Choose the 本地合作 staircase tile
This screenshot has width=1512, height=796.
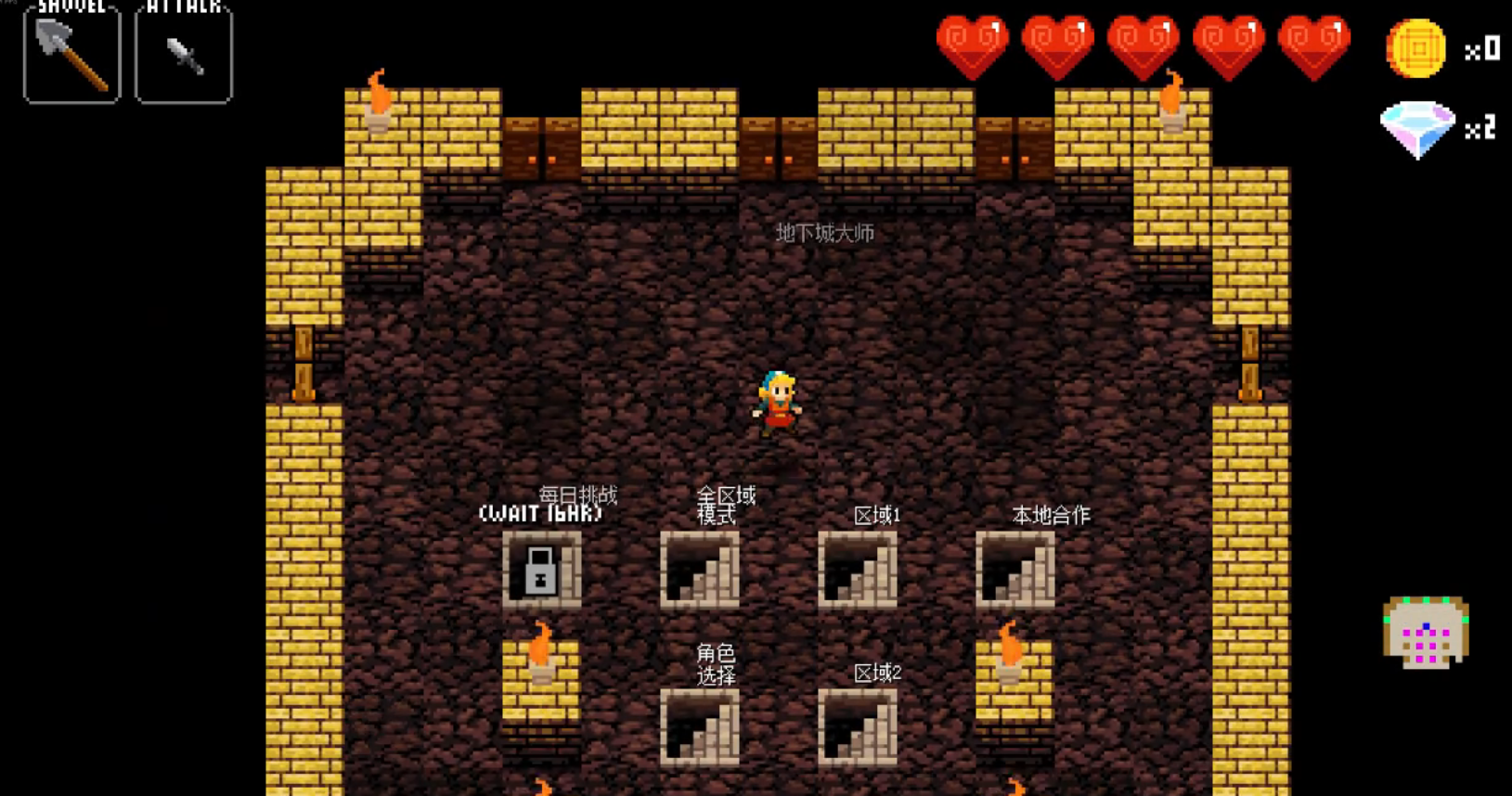pyautogui.click(x=1015, y=570)
